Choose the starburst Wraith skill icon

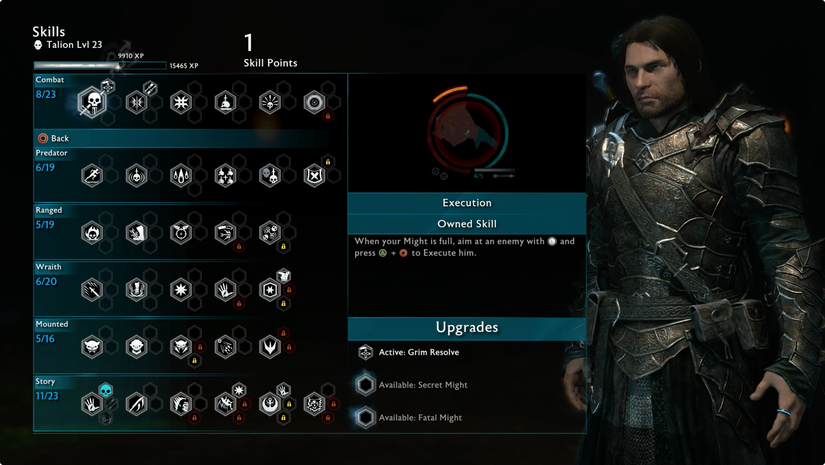pyautogui.click(x=181, y=290)
